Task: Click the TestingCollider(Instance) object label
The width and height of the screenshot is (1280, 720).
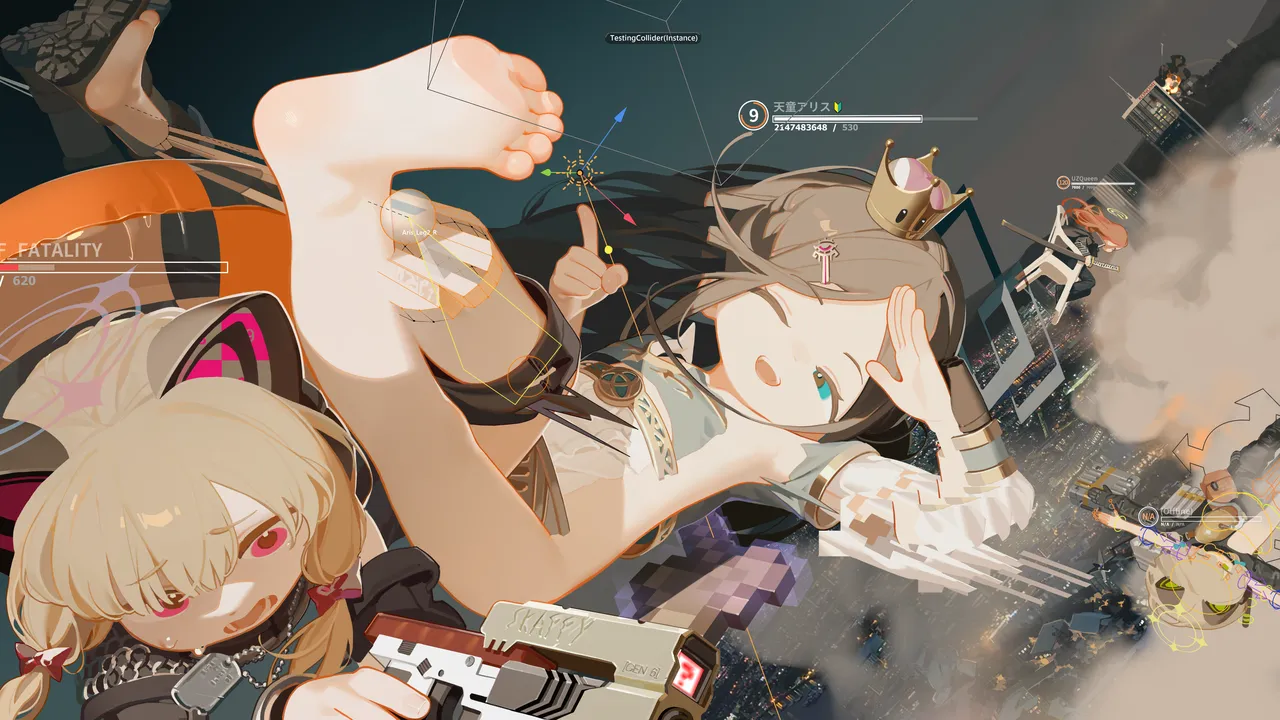Action: (654, 38)
